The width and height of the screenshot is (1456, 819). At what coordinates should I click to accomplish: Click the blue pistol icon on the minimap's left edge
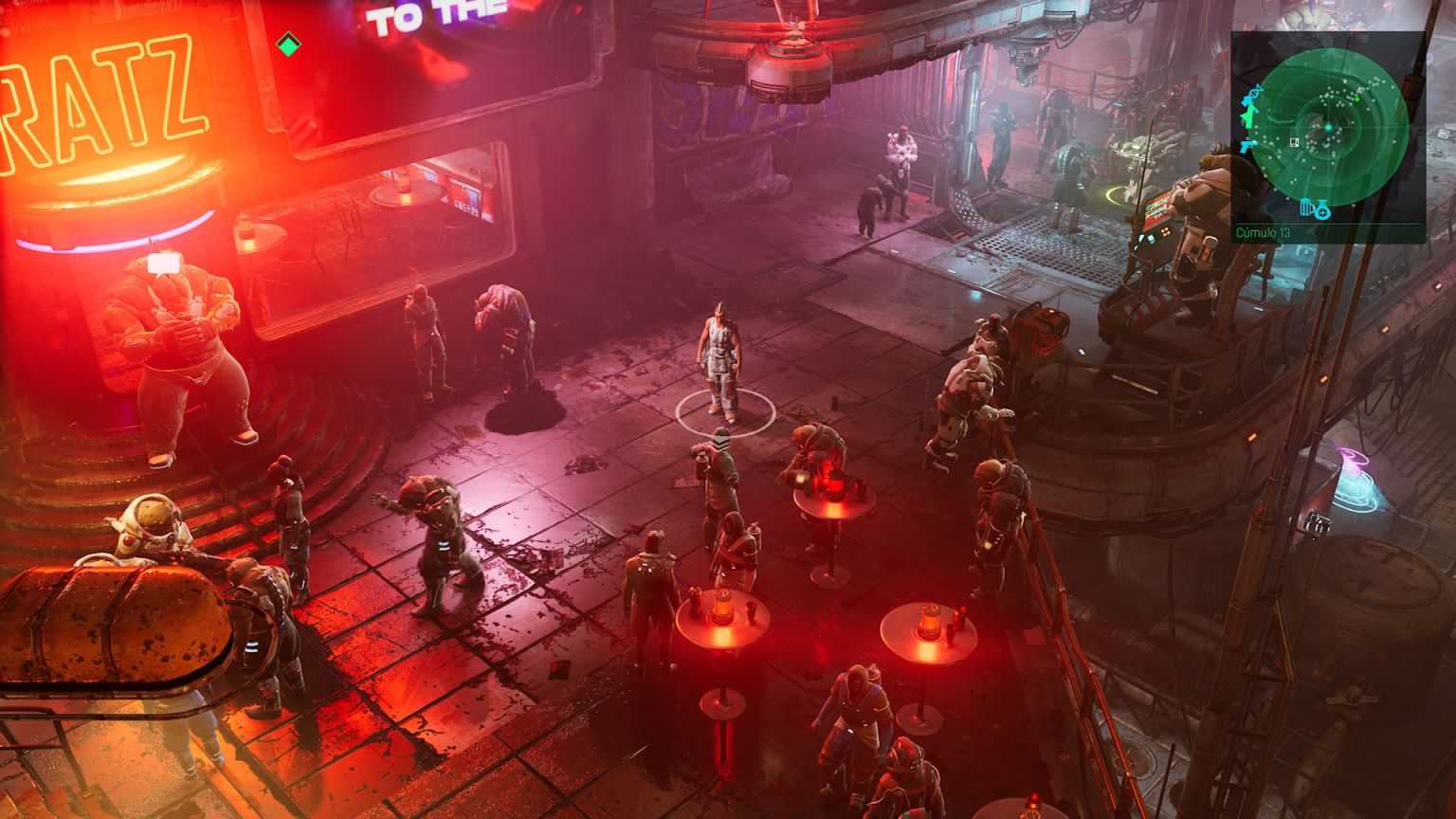point(1247,145)
